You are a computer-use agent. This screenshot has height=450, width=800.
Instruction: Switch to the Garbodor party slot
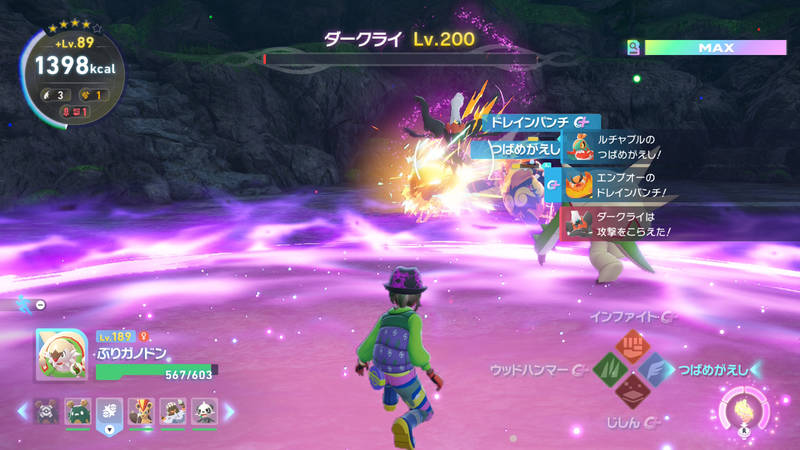(77, 411)
